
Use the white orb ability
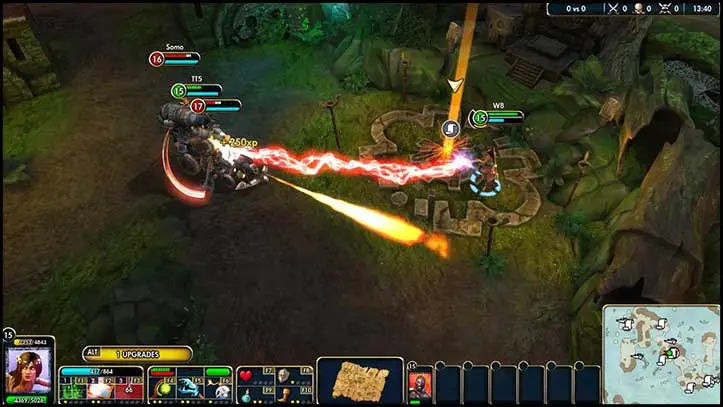point(219,391)
